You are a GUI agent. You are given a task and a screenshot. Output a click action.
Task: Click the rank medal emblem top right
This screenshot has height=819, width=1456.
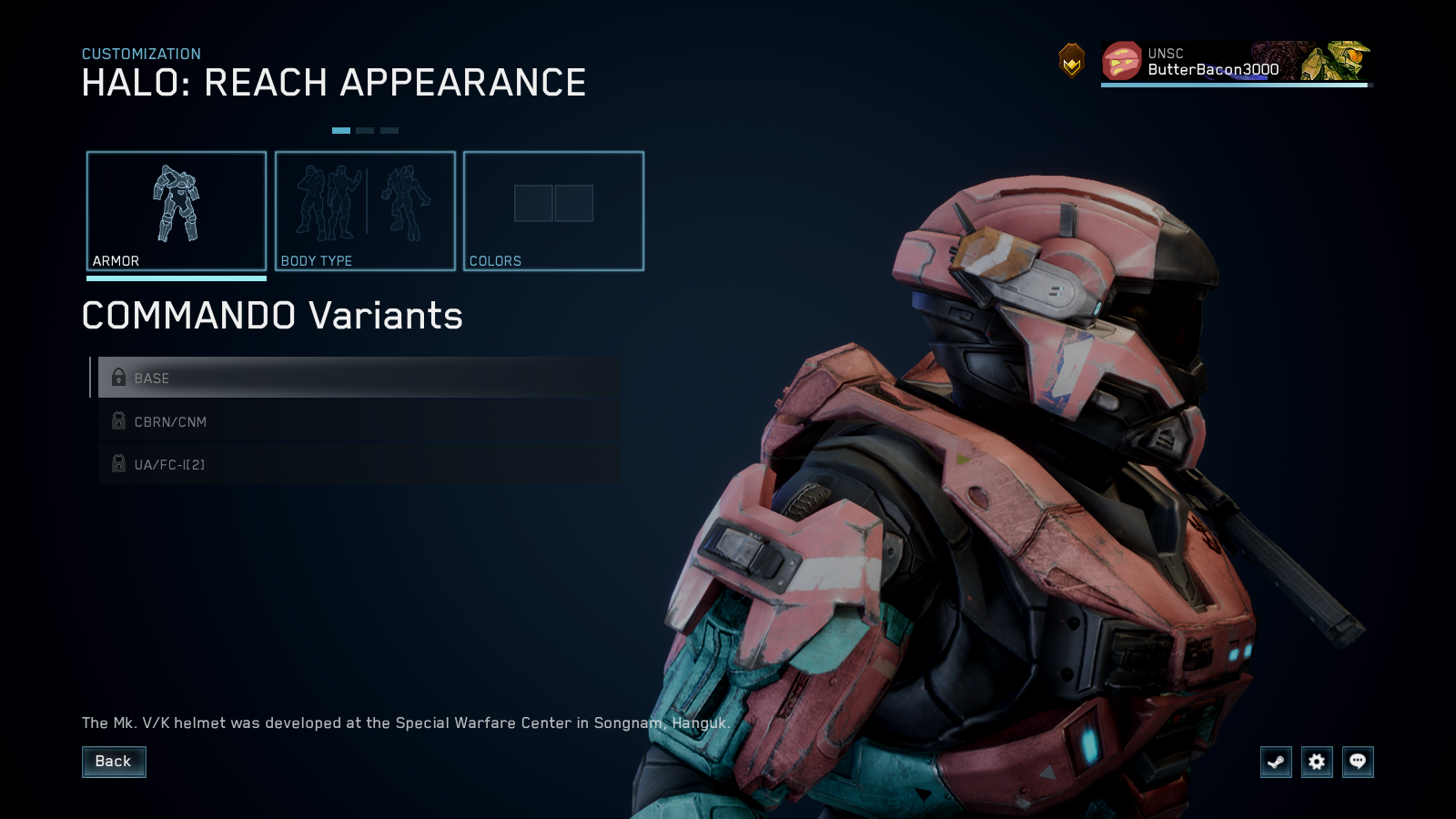[x=1072, y=62]
